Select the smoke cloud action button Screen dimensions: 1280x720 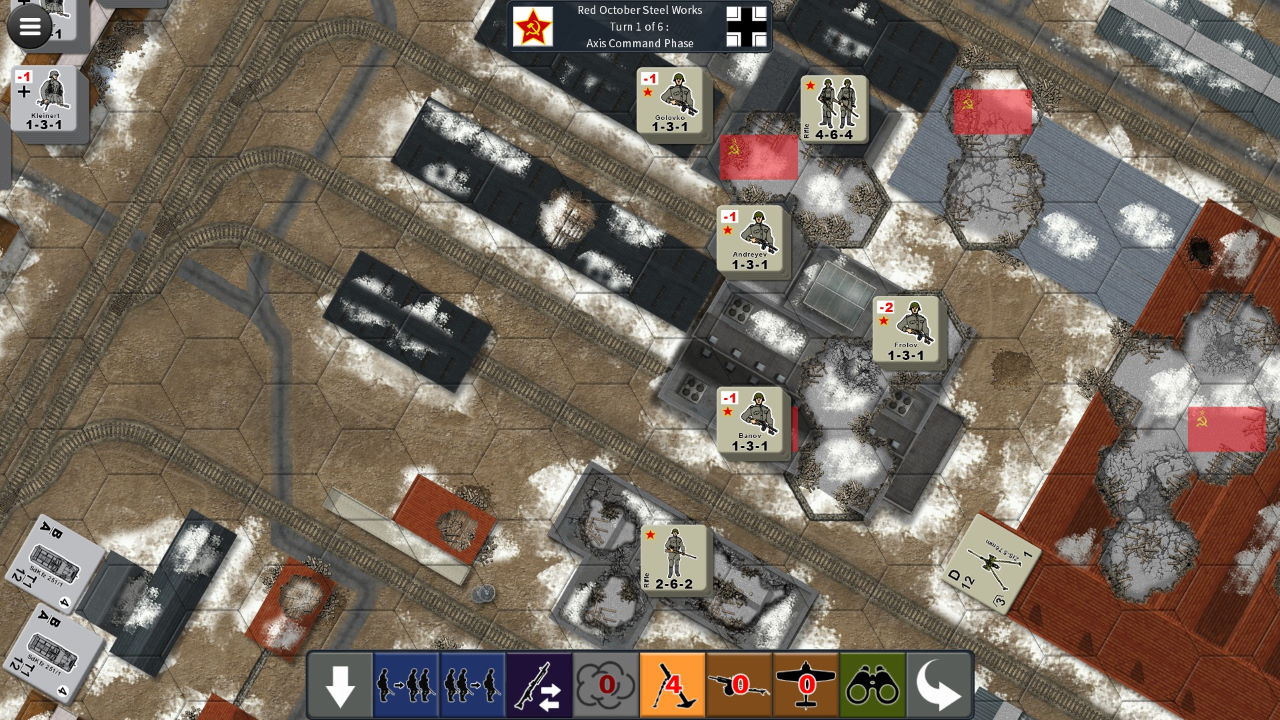click(x=605, y=686)
